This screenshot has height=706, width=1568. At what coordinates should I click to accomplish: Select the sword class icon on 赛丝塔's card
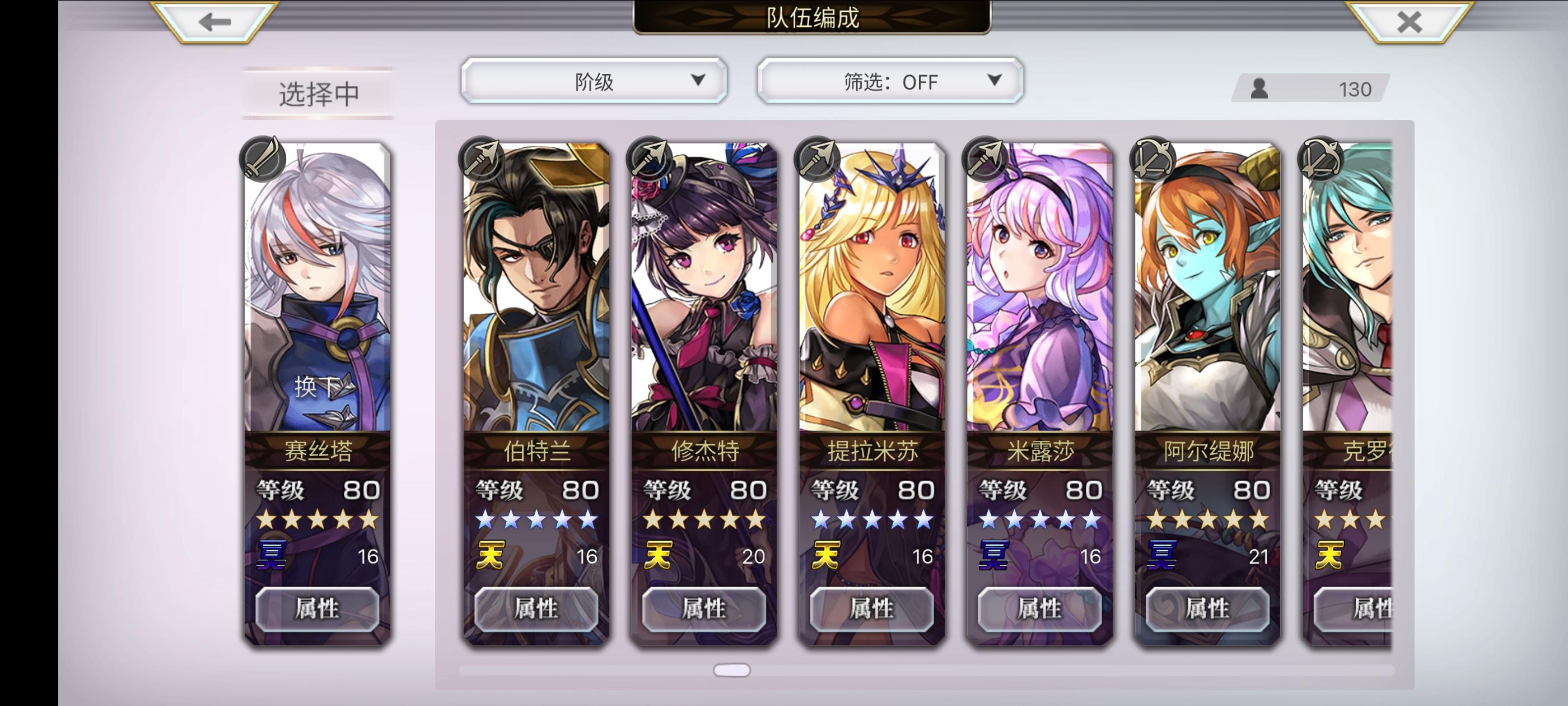point(264,159)
